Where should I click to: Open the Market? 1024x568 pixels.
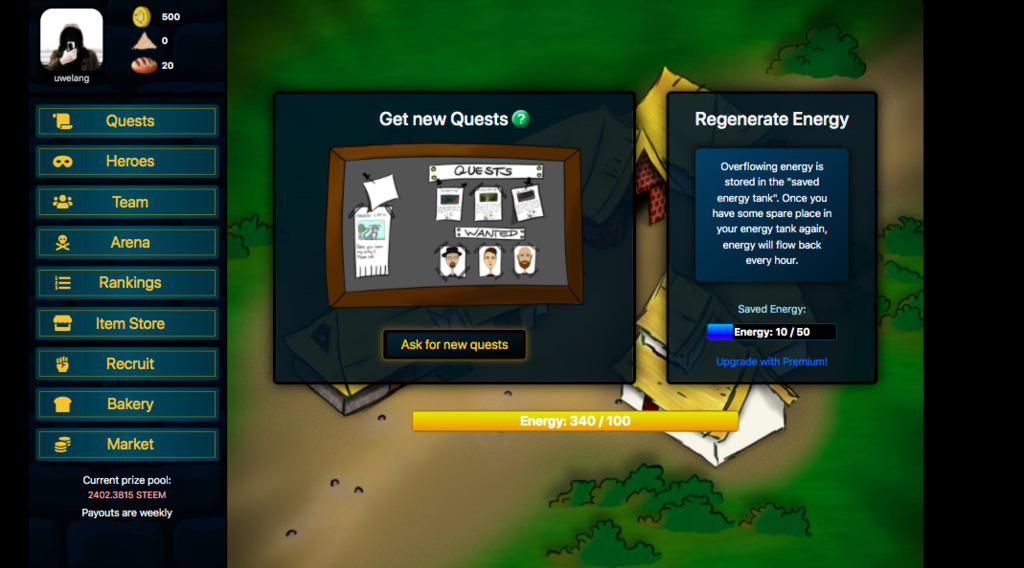[127, 444]
